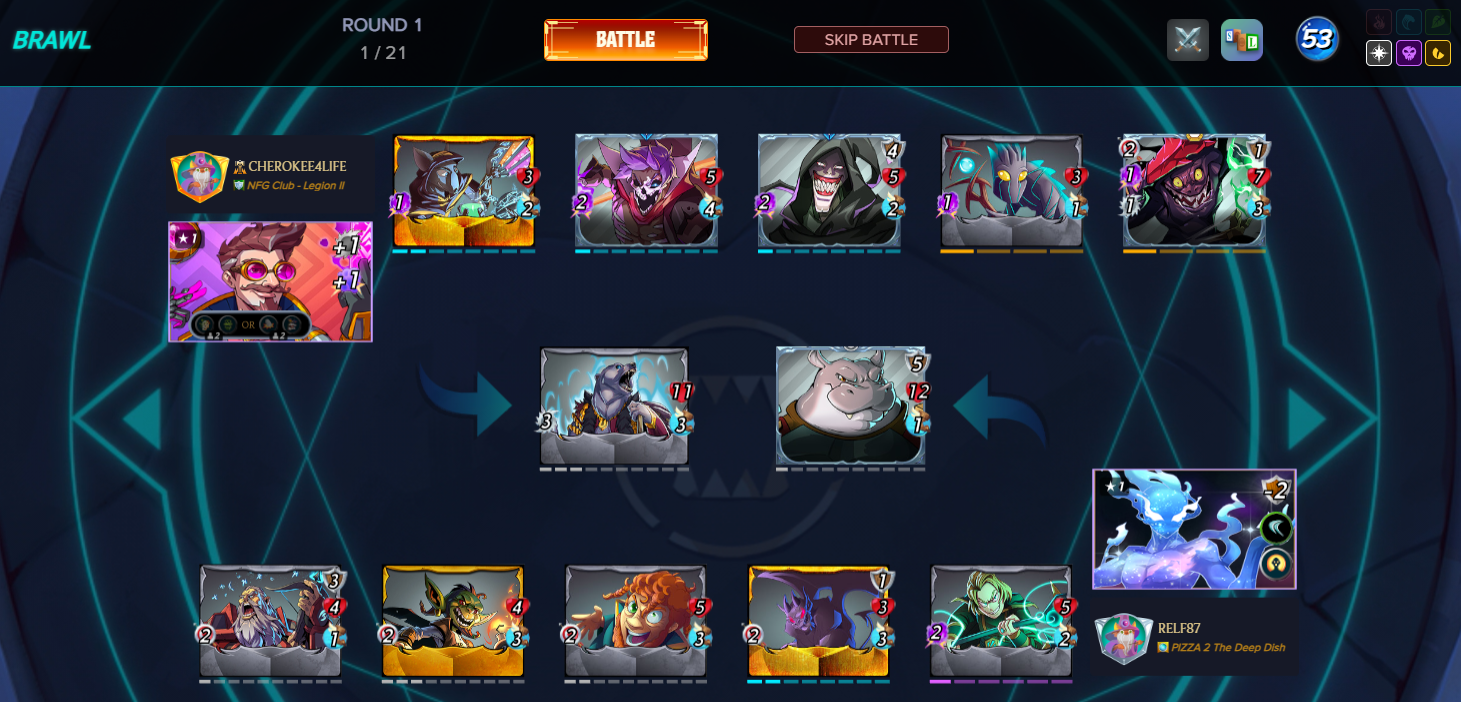View RELF87's blue starry summoner card

pos(1194,529)
